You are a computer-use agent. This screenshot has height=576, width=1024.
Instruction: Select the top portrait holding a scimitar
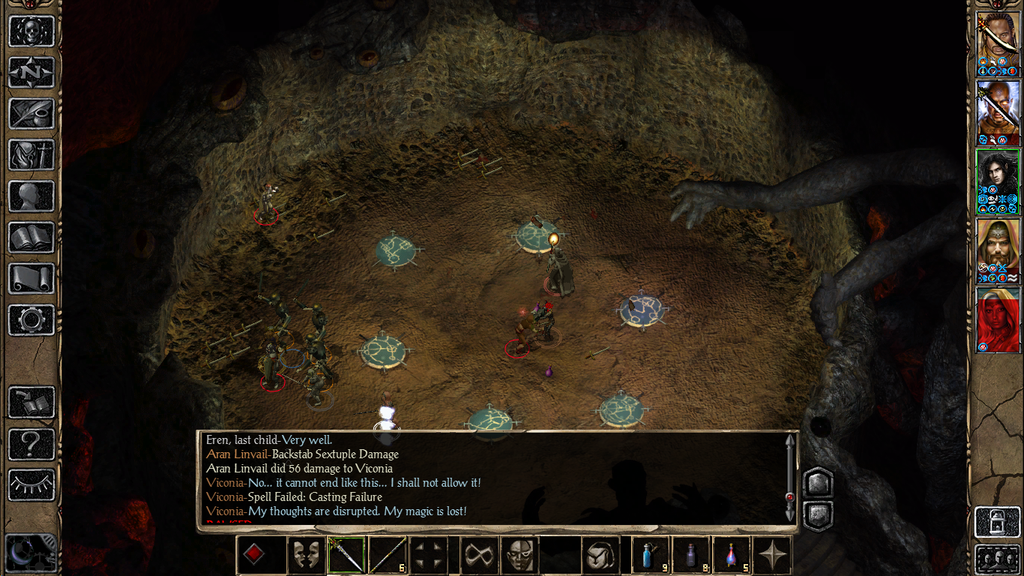pyautogui.click(x=998, y=43)
